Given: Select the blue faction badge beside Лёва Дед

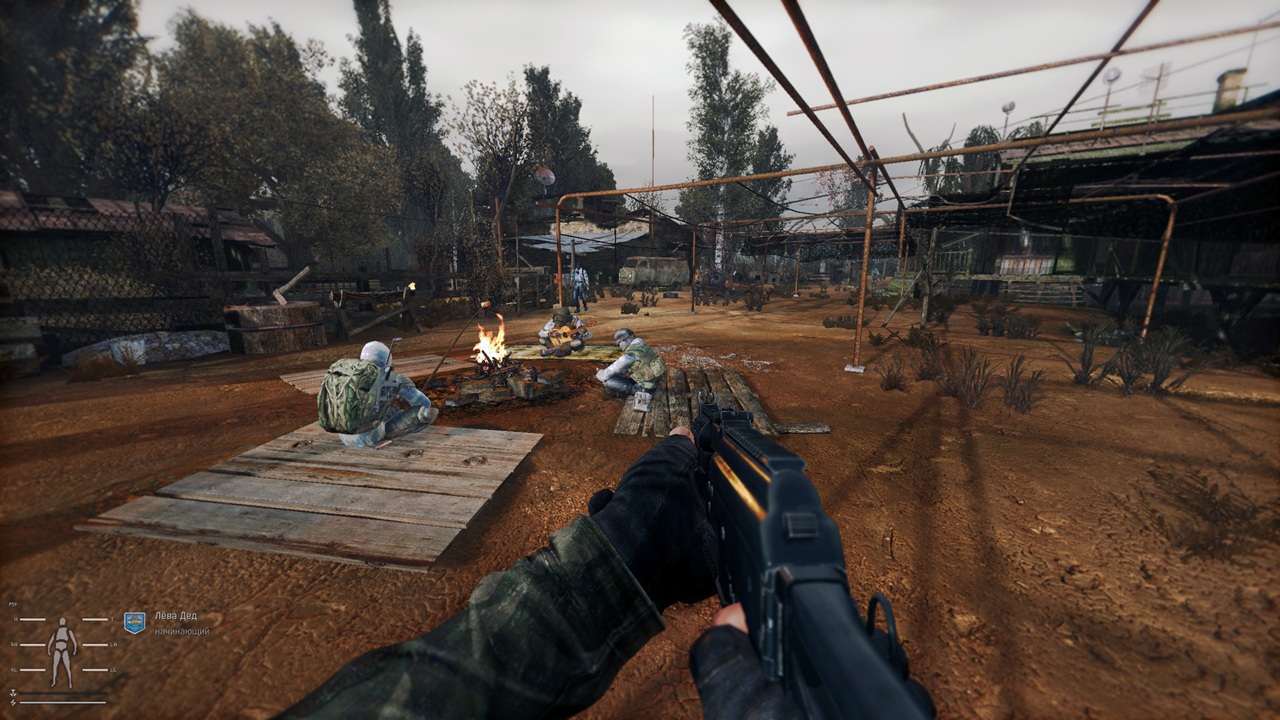Looking at the screenshot, I should (x=134, y=622).
